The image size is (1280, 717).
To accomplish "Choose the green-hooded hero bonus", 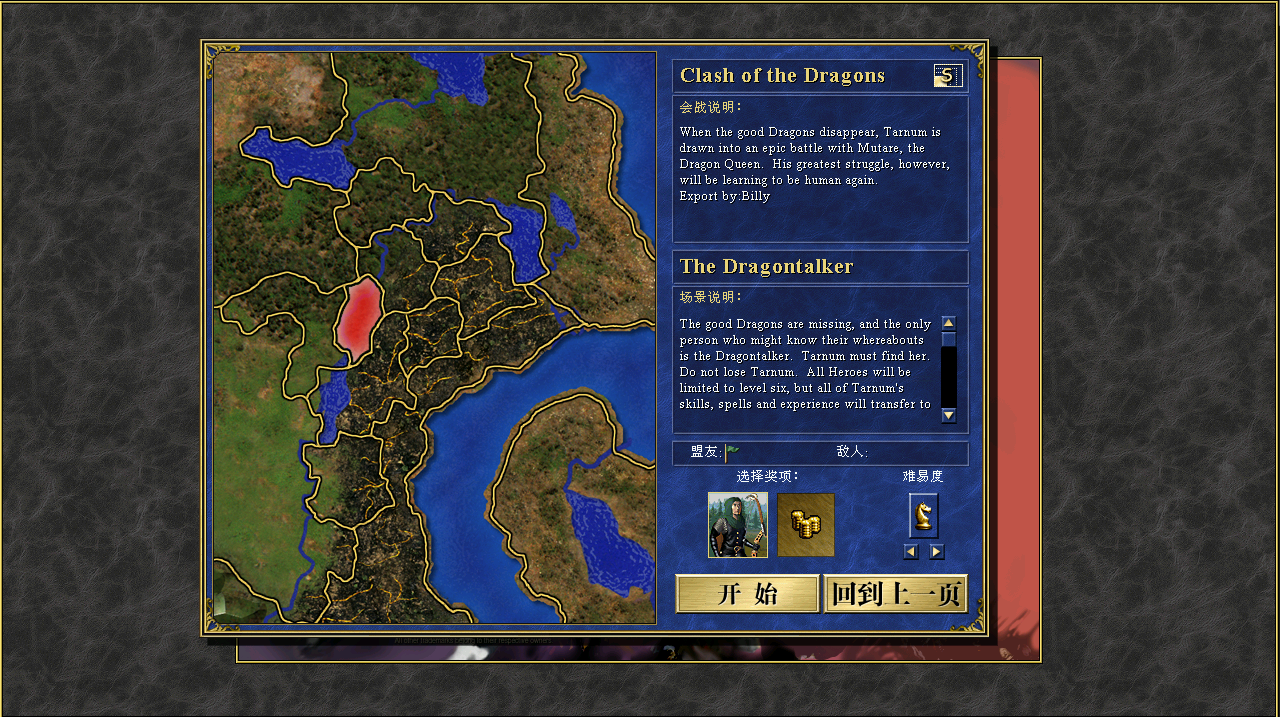I will pos(738,524).
